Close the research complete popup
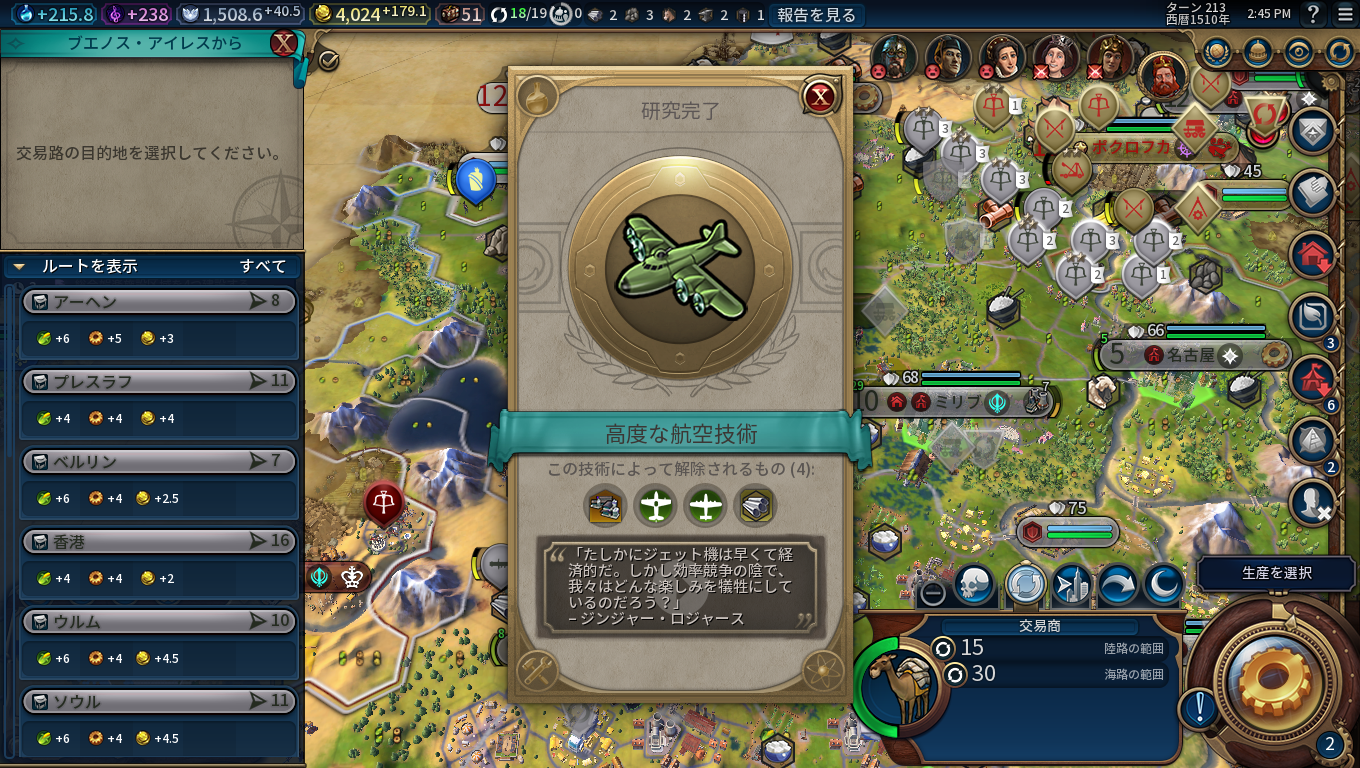The width and height of the screenshot is (1360, 768). [820, 97]
